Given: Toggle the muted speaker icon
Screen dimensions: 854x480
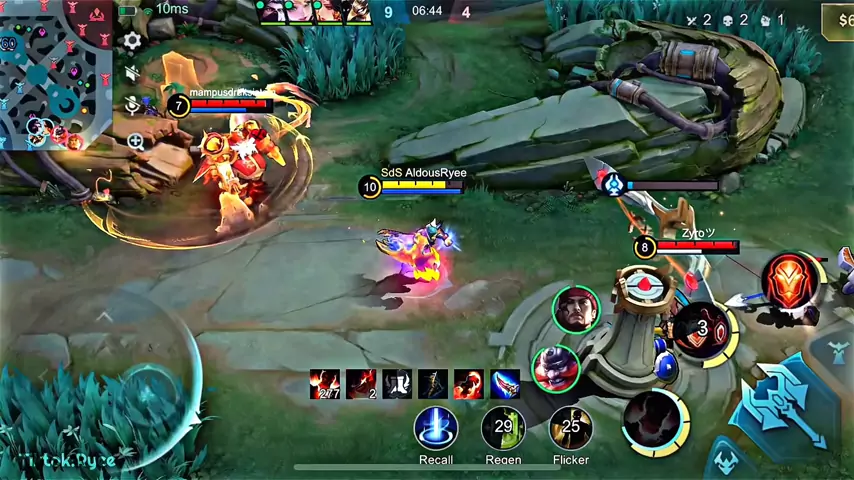Looking at the screenshot, I should tap(133, 73).
